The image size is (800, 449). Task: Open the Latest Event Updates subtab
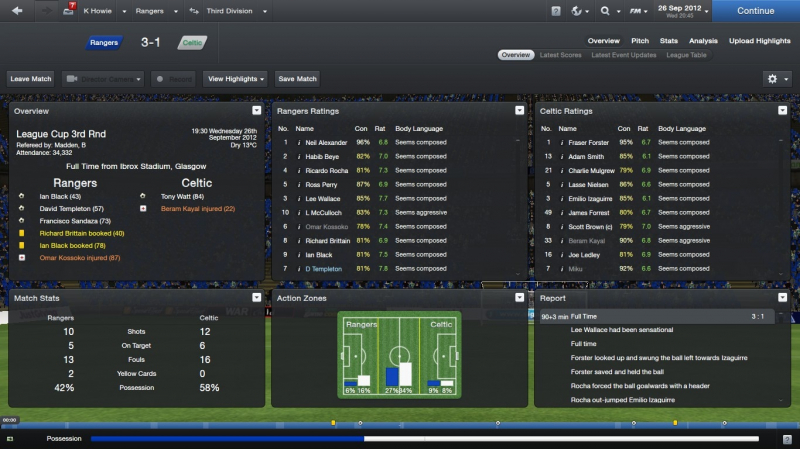[623, 55]
